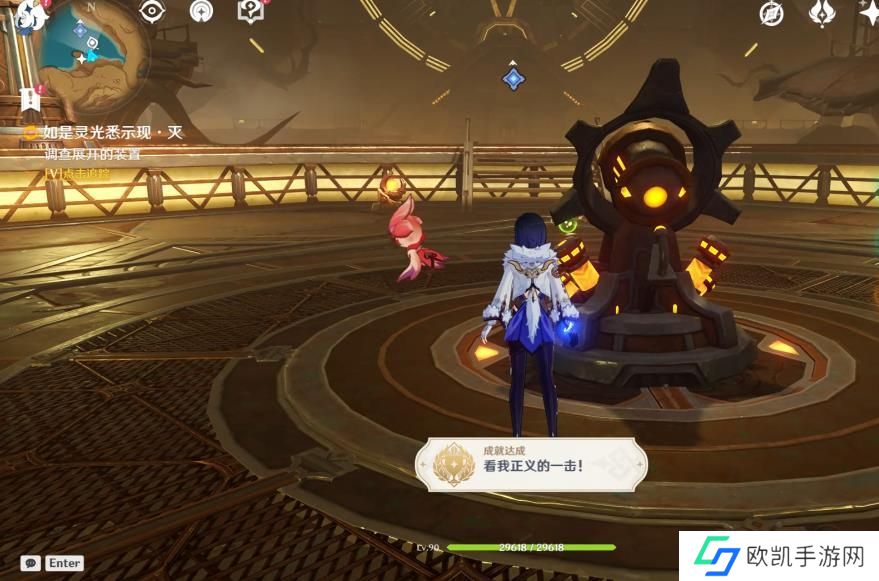This screenshot has height=581, width=879.
Task: Open the four-pointed star wish icon
Action: pos(868,11)
